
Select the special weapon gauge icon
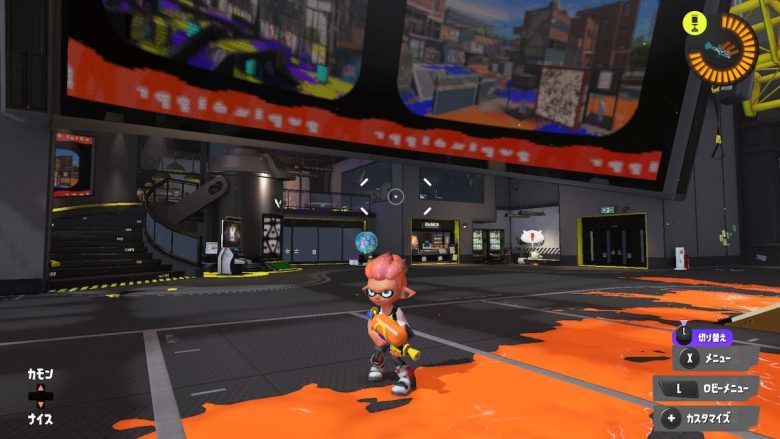click(x=721, y=47)
